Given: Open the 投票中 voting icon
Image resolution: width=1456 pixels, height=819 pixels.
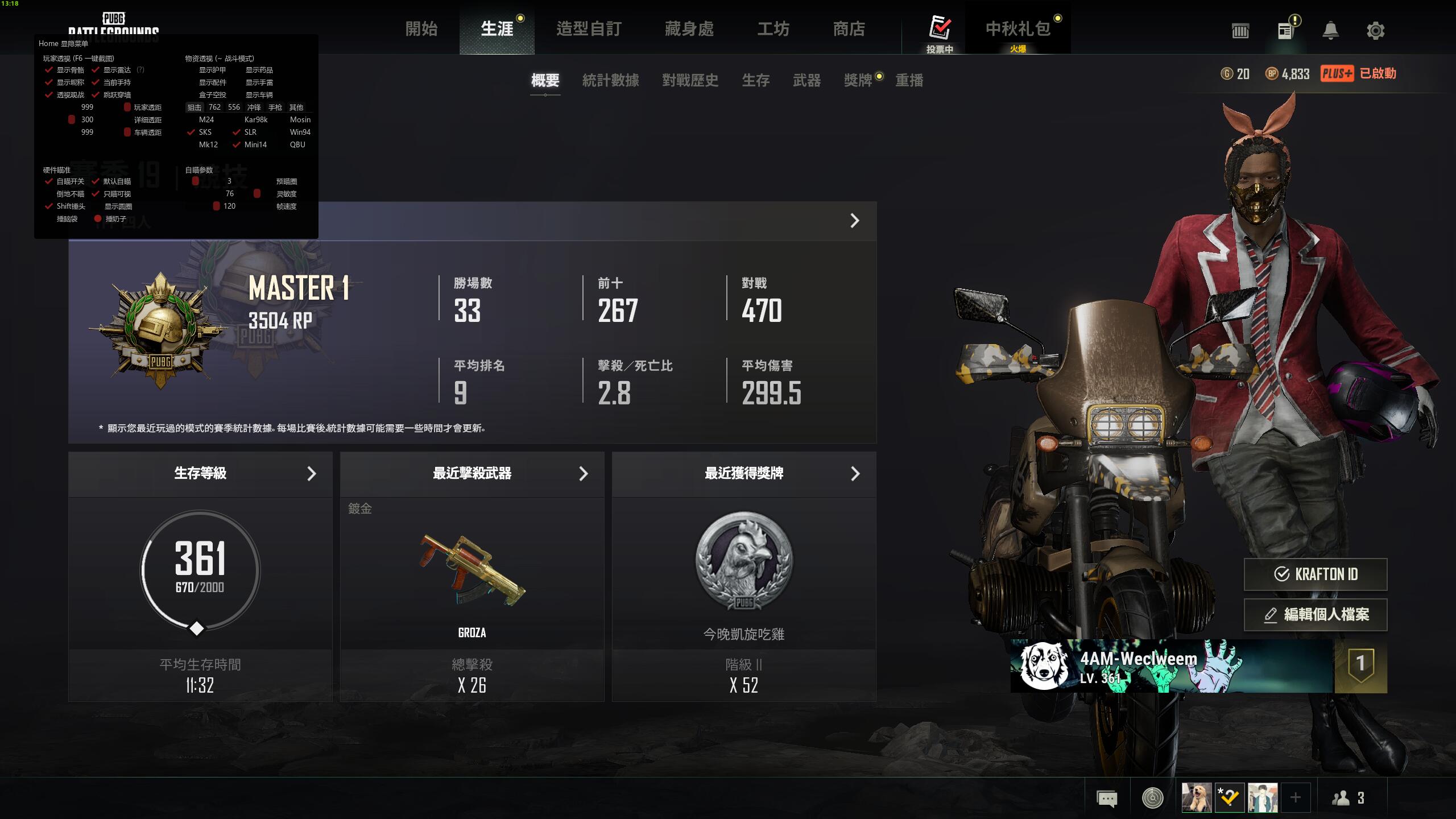Looking at the screenshot, I should 940,31.
